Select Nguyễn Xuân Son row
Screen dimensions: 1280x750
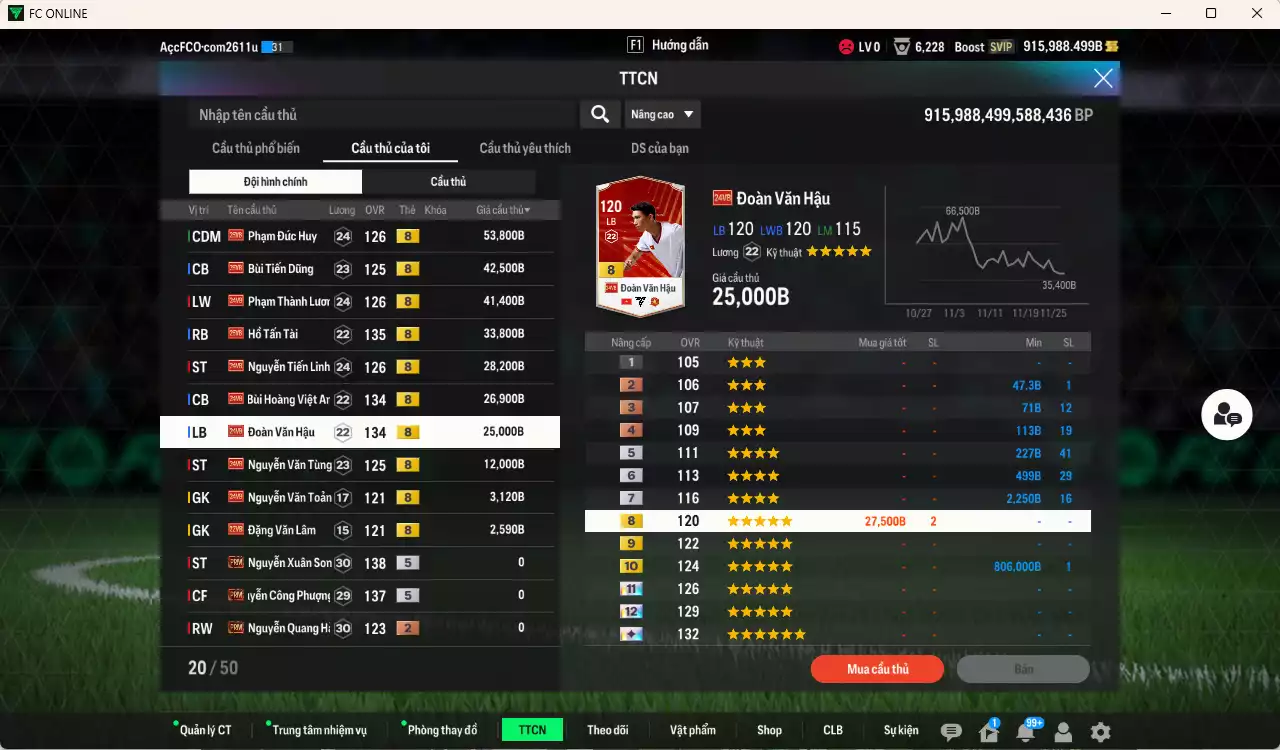(x=360, y=563)
